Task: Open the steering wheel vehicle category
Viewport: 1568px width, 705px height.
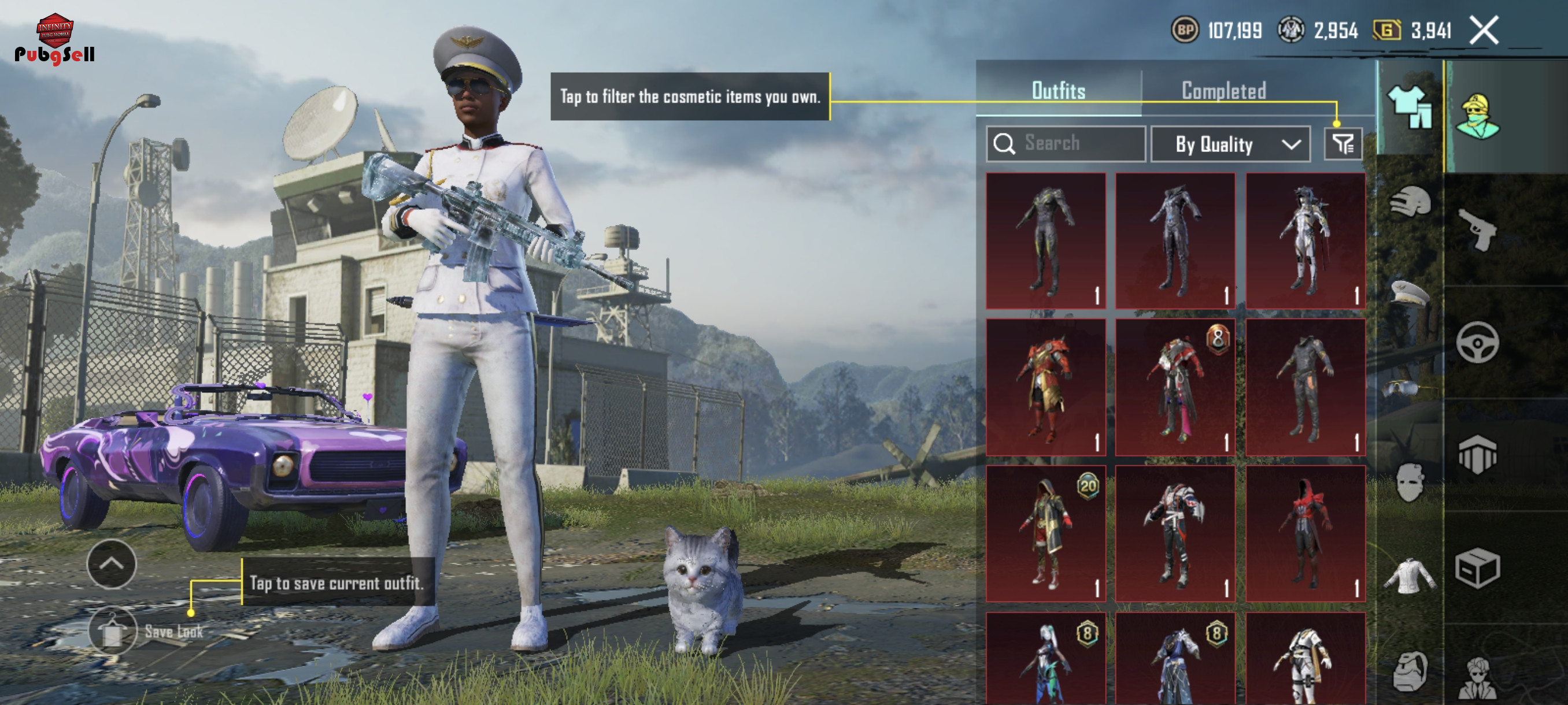Action: (1477, 343)
